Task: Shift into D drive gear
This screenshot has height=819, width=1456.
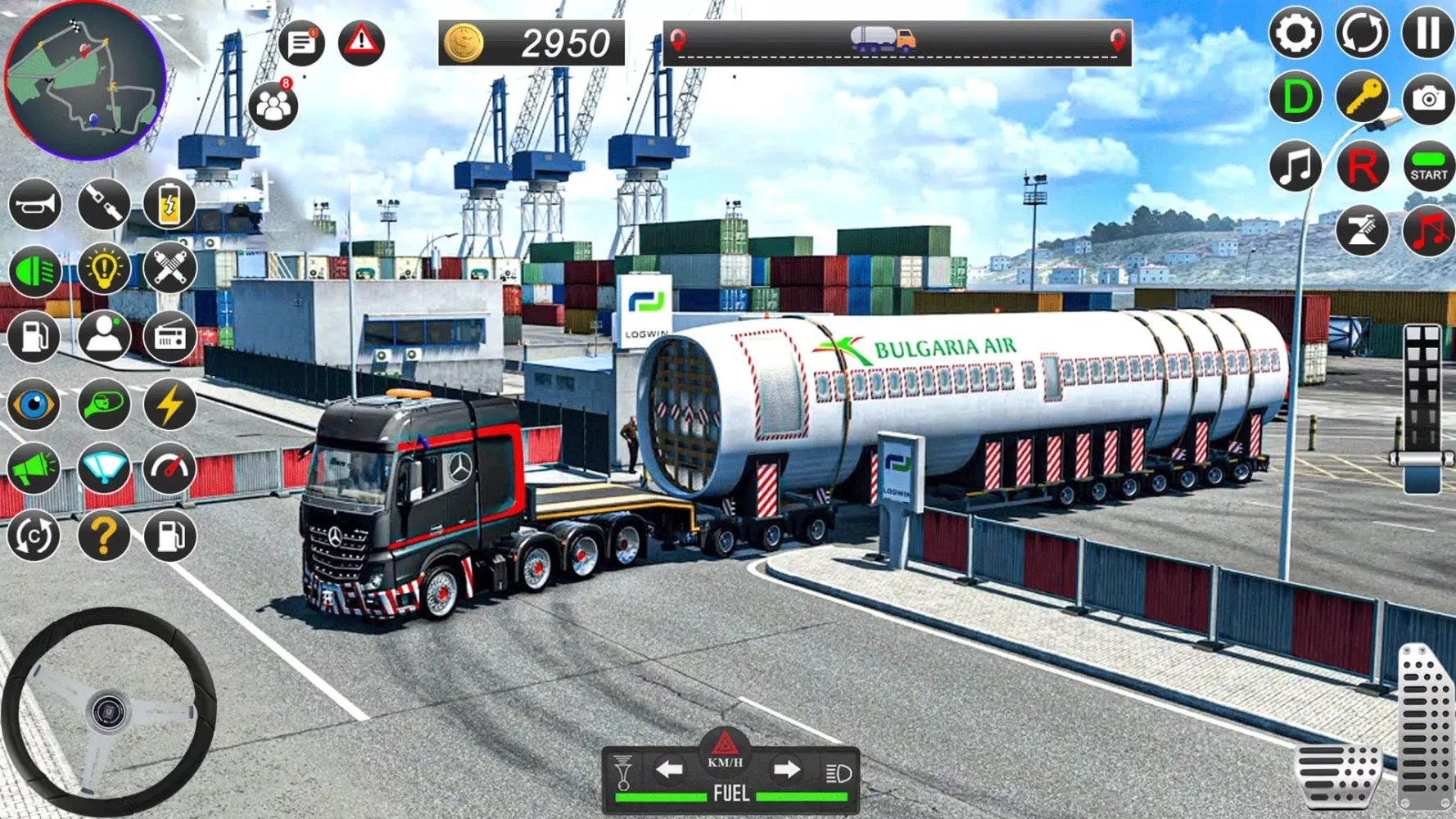Action: click(x=1295, y=98)
